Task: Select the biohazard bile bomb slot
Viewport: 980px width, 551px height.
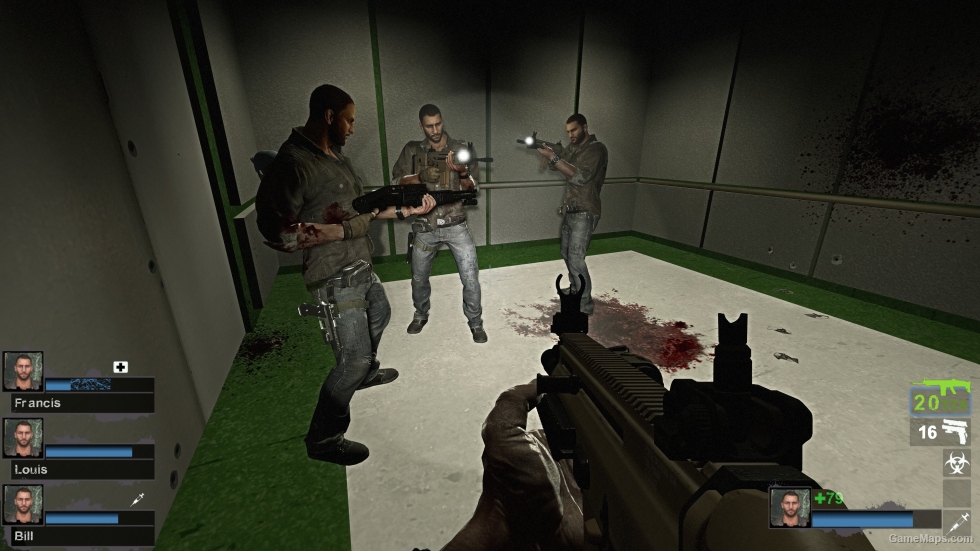Action: [x=956, y=462]
